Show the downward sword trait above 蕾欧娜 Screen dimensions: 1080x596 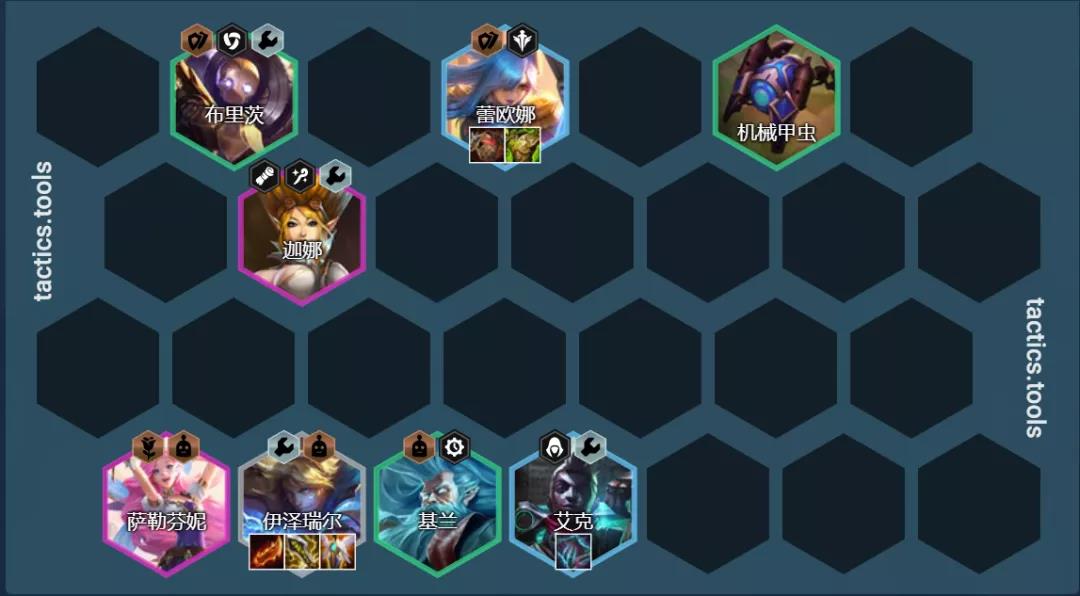pos(522,40)
